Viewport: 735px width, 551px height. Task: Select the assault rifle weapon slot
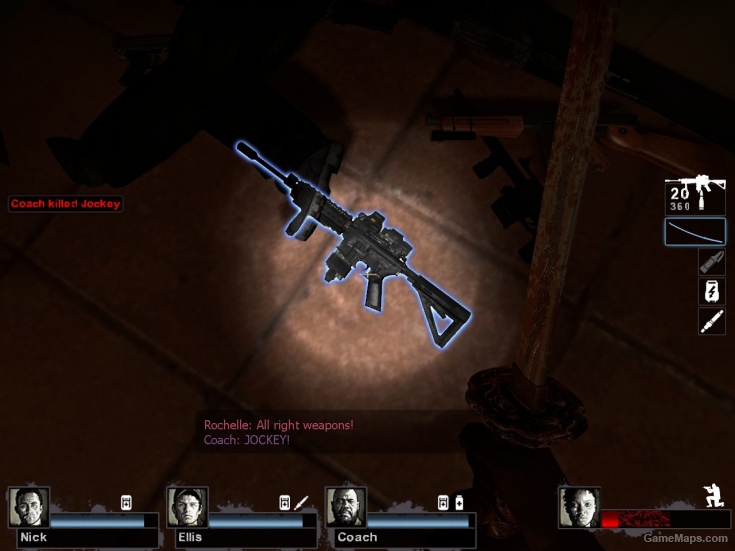(x=695, y=197)
